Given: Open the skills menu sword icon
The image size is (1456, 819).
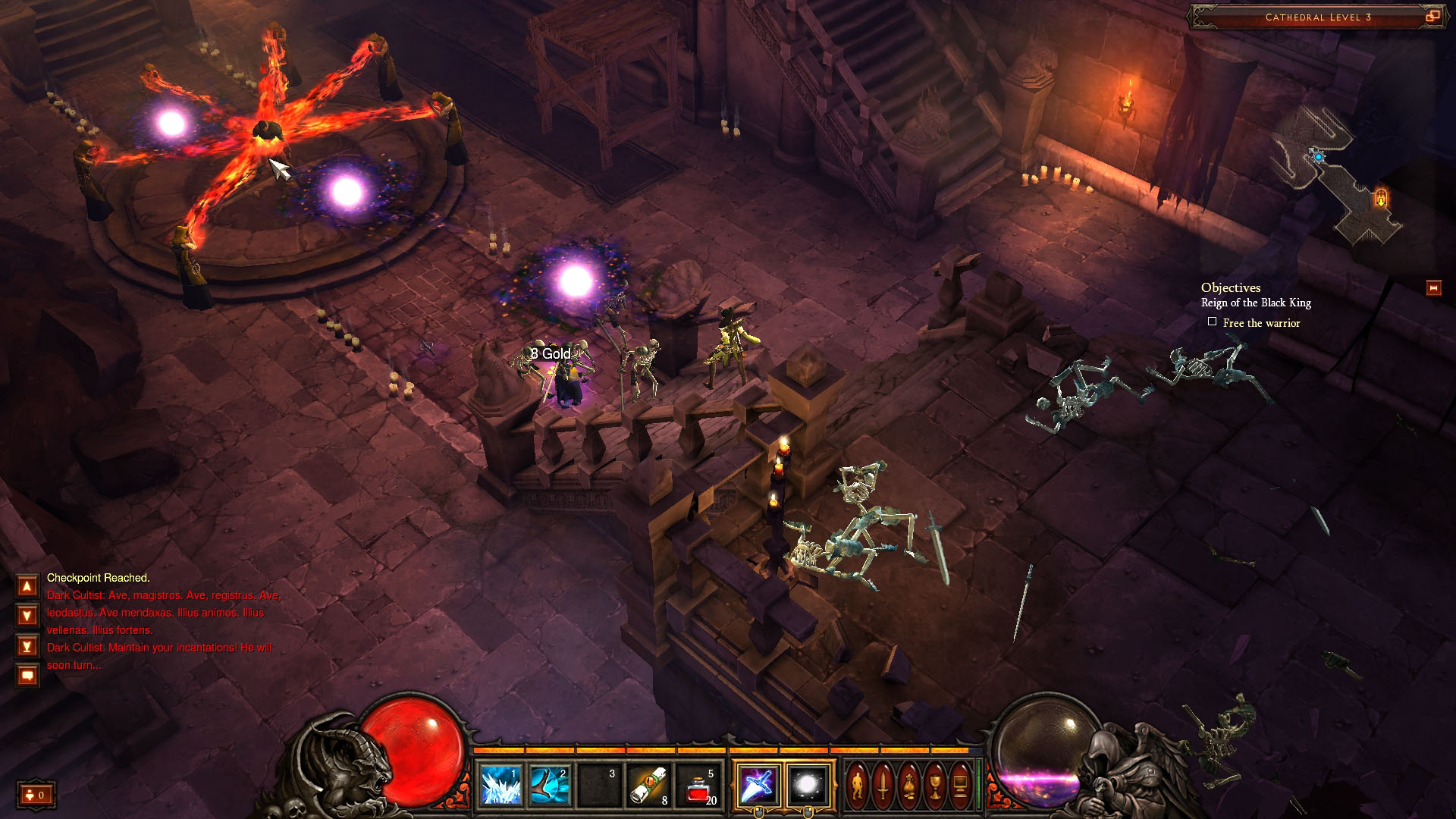Looking at the screenshot, I should [883, 785].
